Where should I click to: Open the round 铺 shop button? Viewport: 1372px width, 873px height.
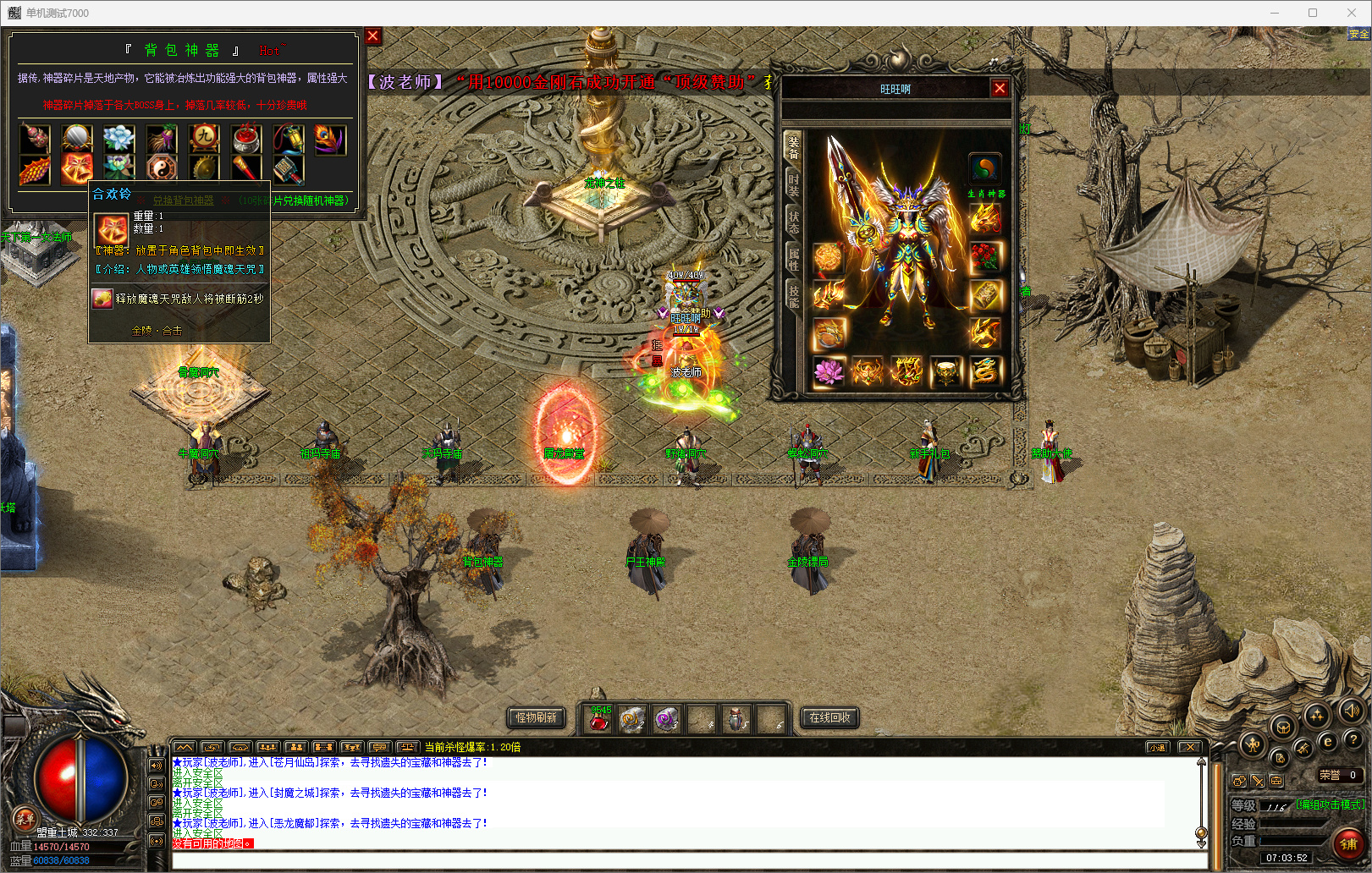click(1348, 843)
